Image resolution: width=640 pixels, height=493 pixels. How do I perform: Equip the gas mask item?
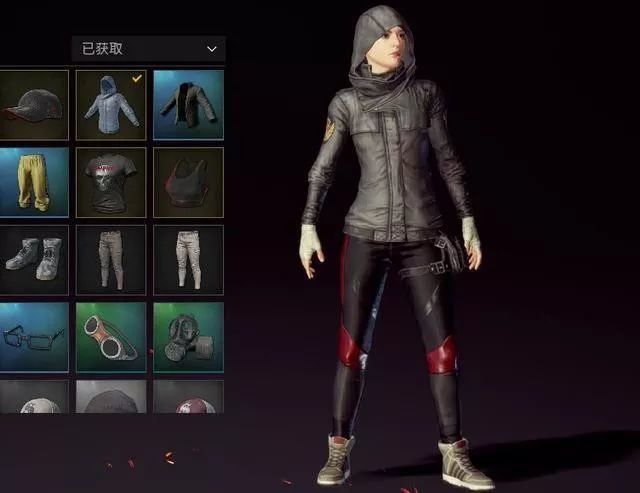[x=188, y=337]
